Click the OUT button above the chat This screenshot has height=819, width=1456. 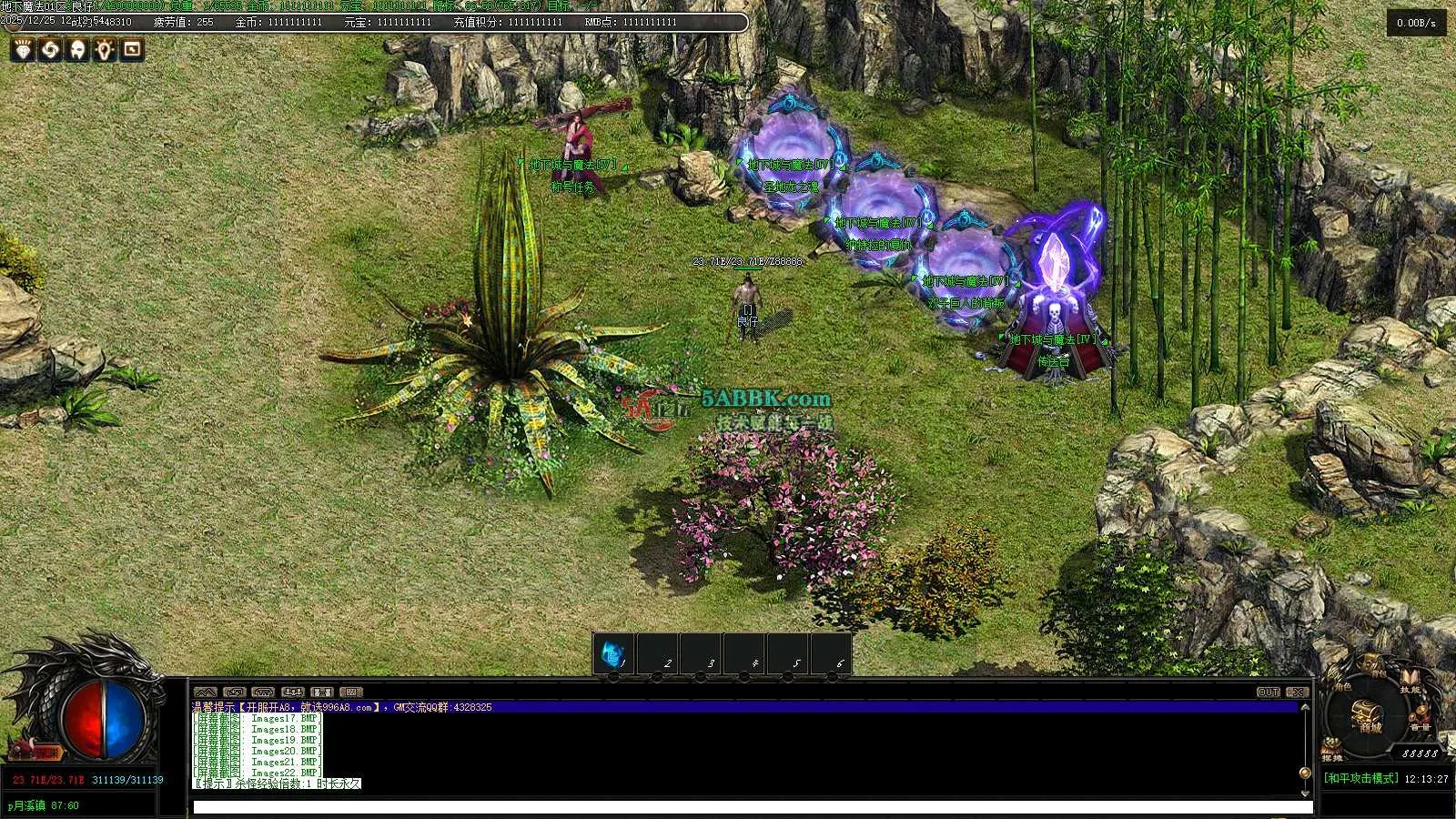1268,693
